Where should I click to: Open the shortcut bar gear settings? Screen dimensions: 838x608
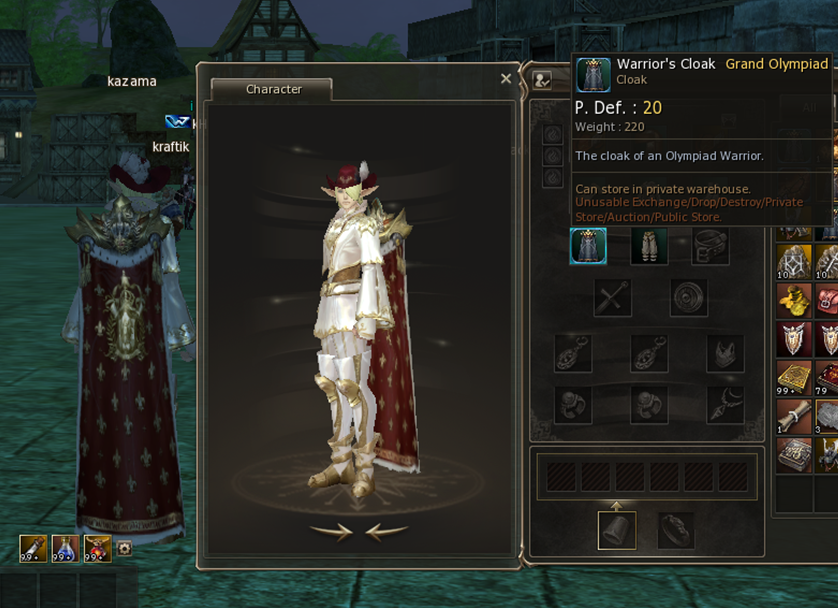(124, 548)
